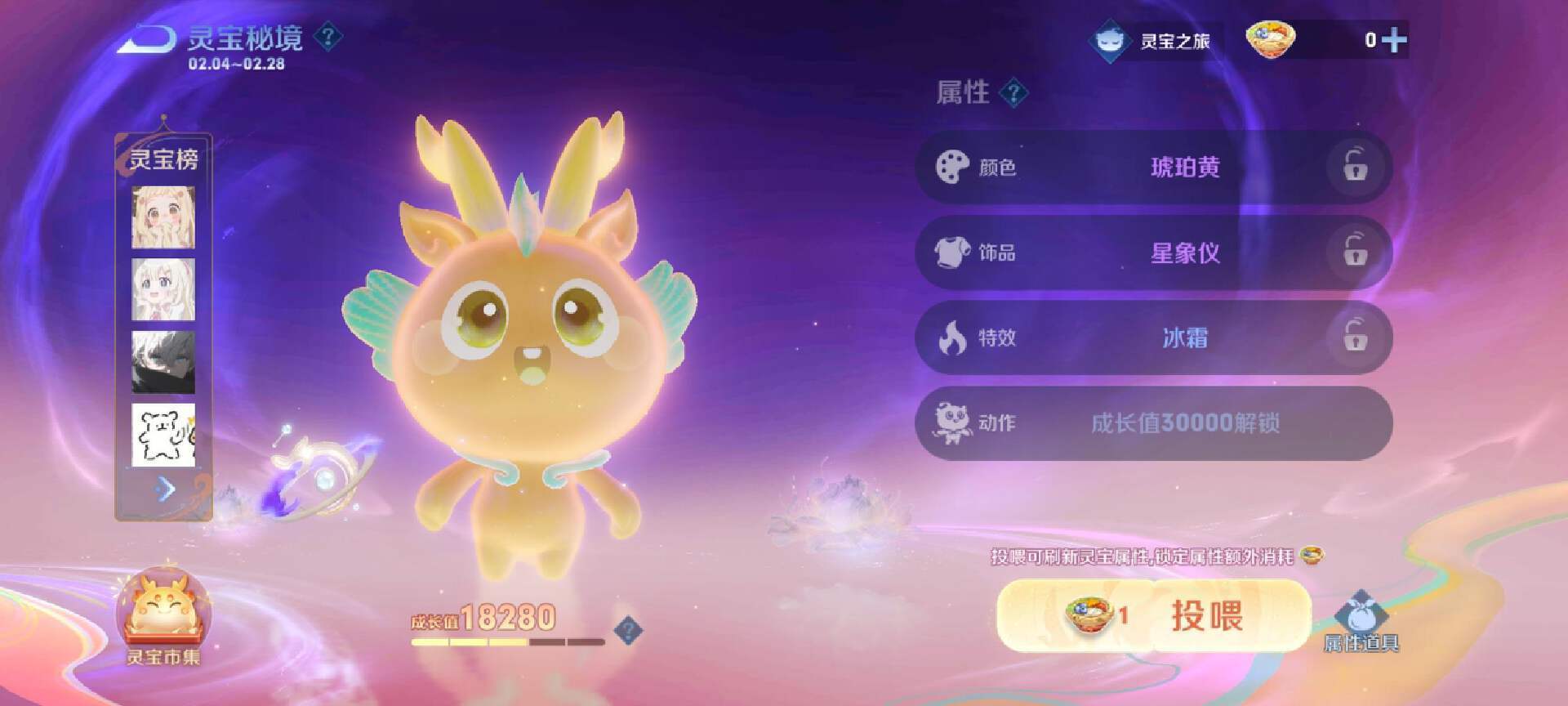
Task: Open the 属性道具 item bag
Action: pos(1361,623)
